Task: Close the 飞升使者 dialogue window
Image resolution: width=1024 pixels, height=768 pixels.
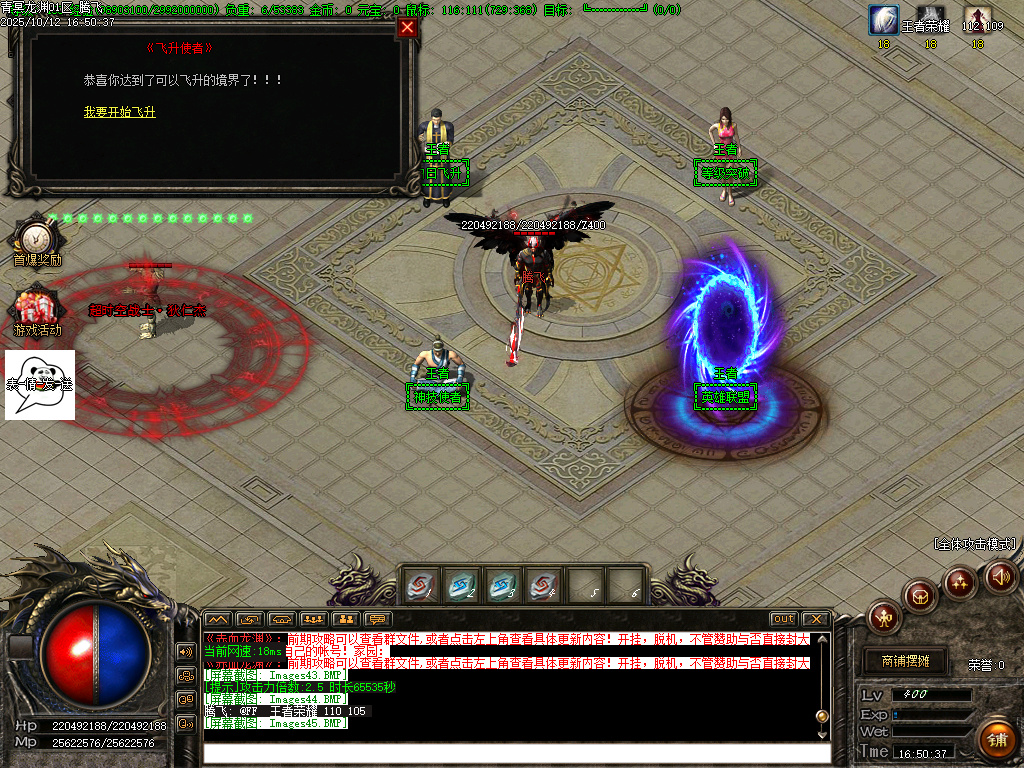Action: pyautogui.click(x=407, y=28)
